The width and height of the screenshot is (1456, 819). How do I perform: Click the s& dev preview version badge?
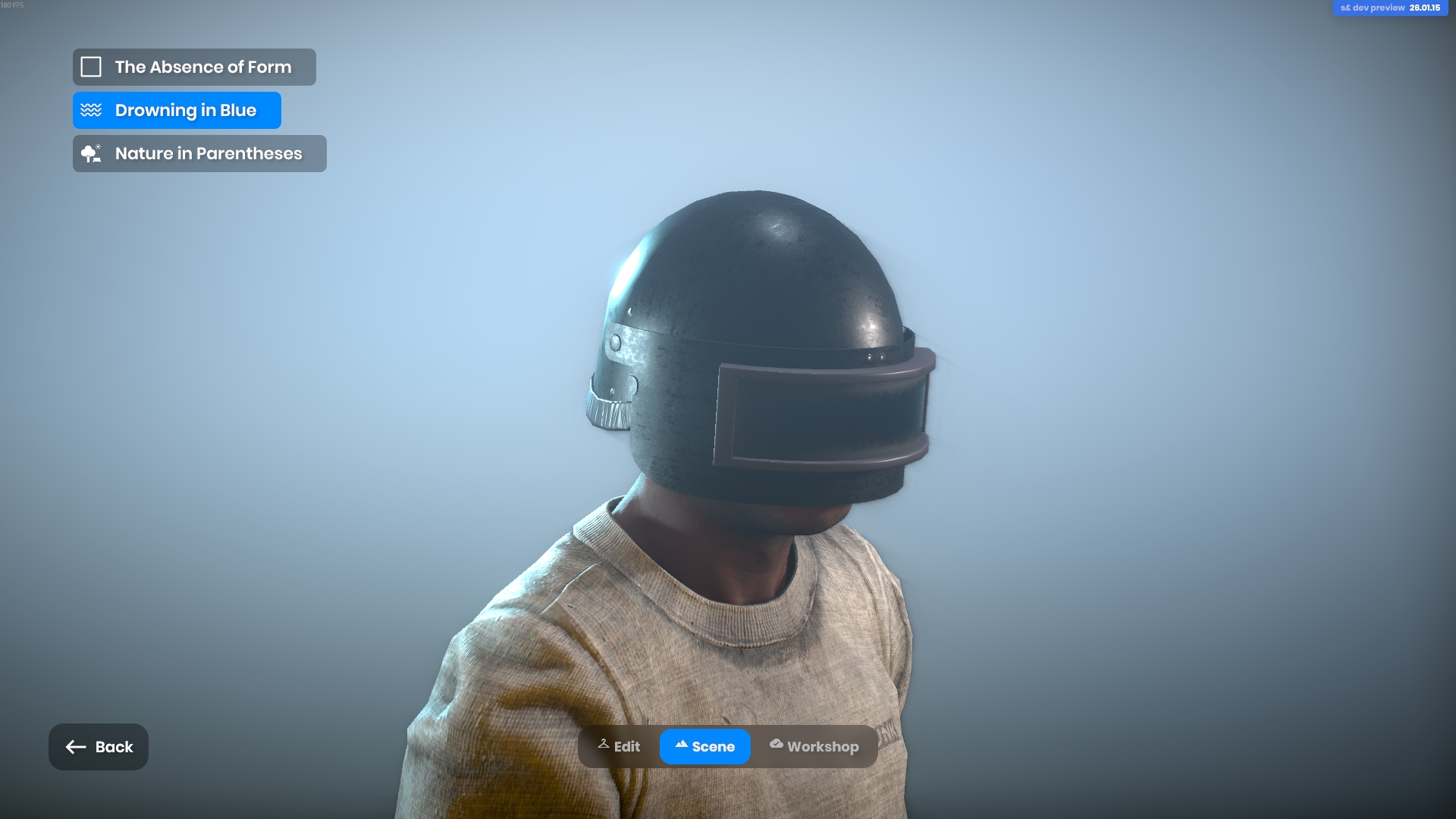point(1390,8)
